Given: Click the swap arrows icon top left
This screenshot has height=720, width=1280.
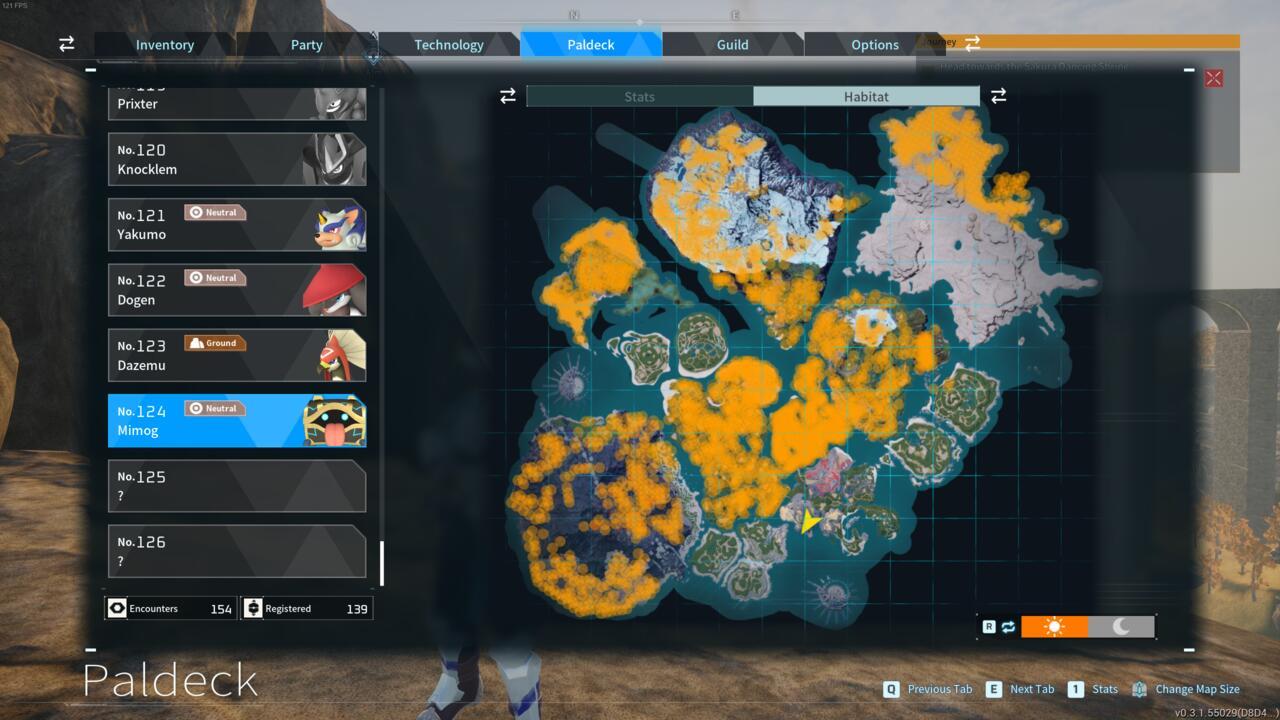Looking at the screenshot, I should [x=65, y=44].
